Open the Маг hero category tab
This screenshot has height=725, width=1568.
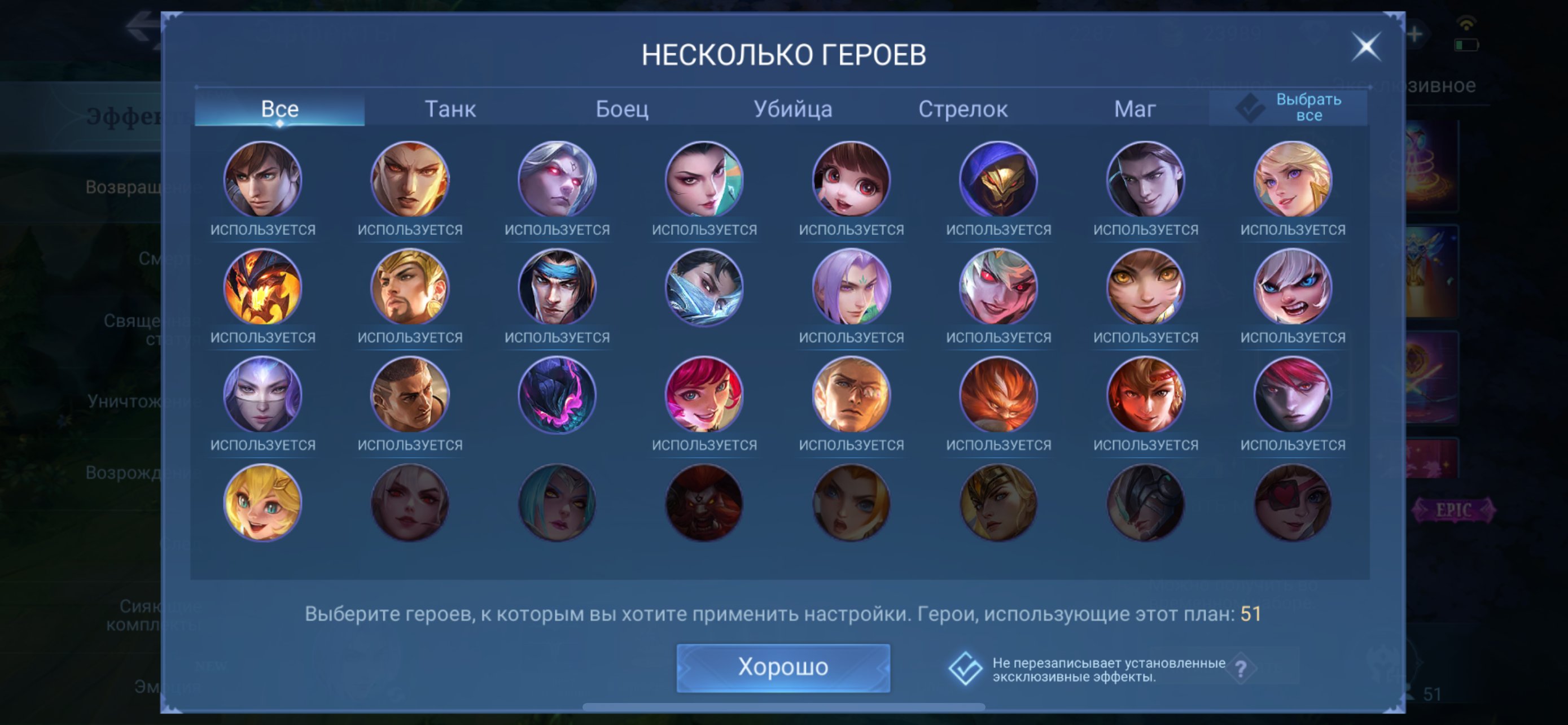[1135, 108]
